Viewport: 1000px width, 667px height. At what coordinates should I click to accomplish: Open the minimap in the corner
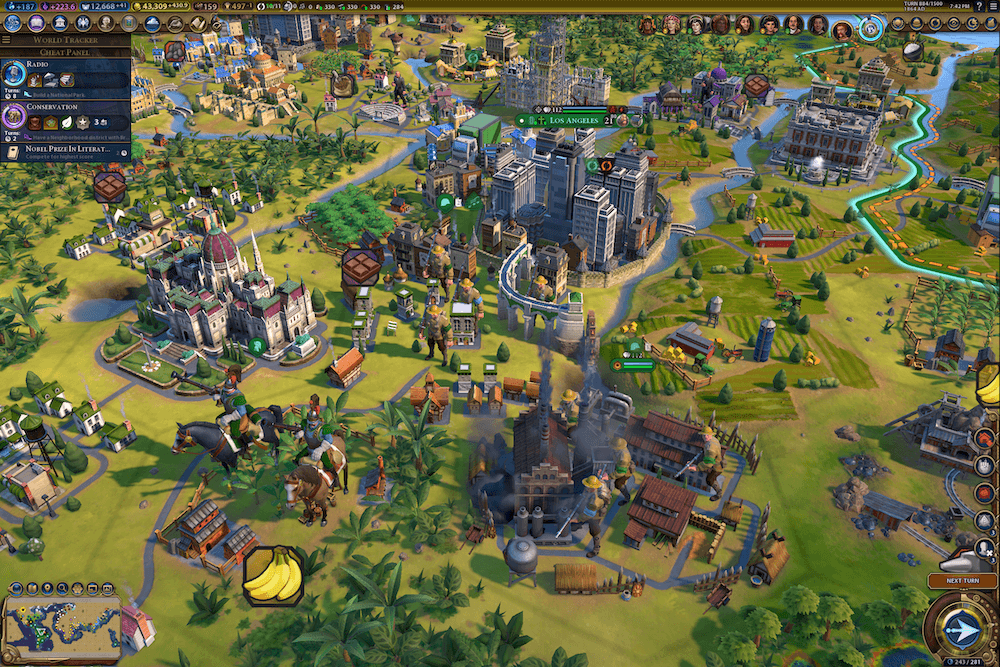pos(62,618)
